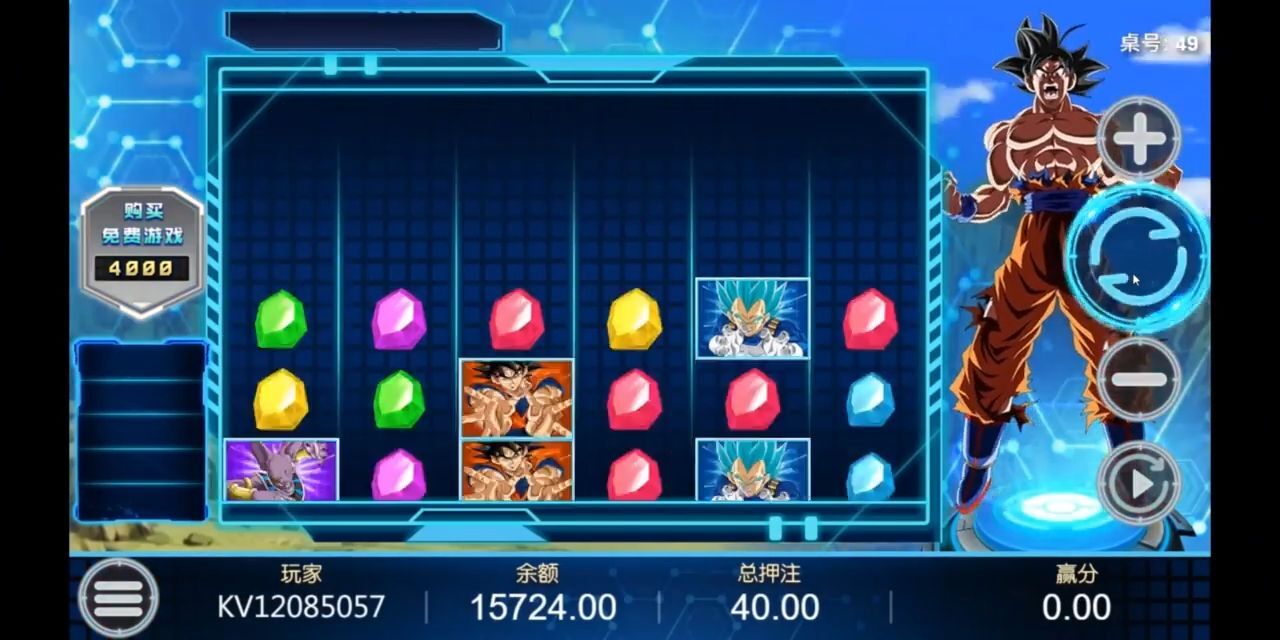Increase the bet with the plus button

1139,140
